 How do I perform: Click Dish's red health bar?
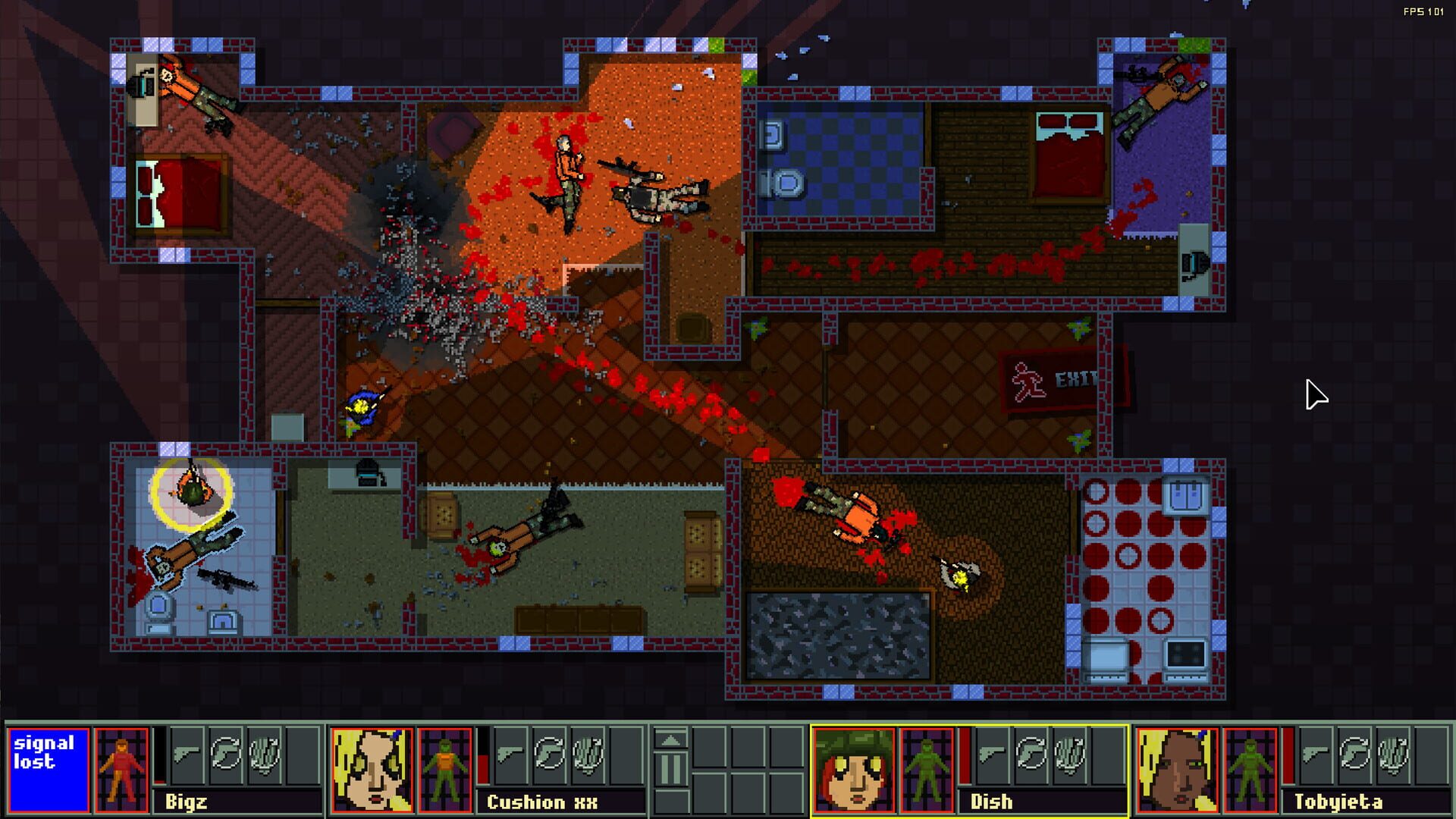965,755
